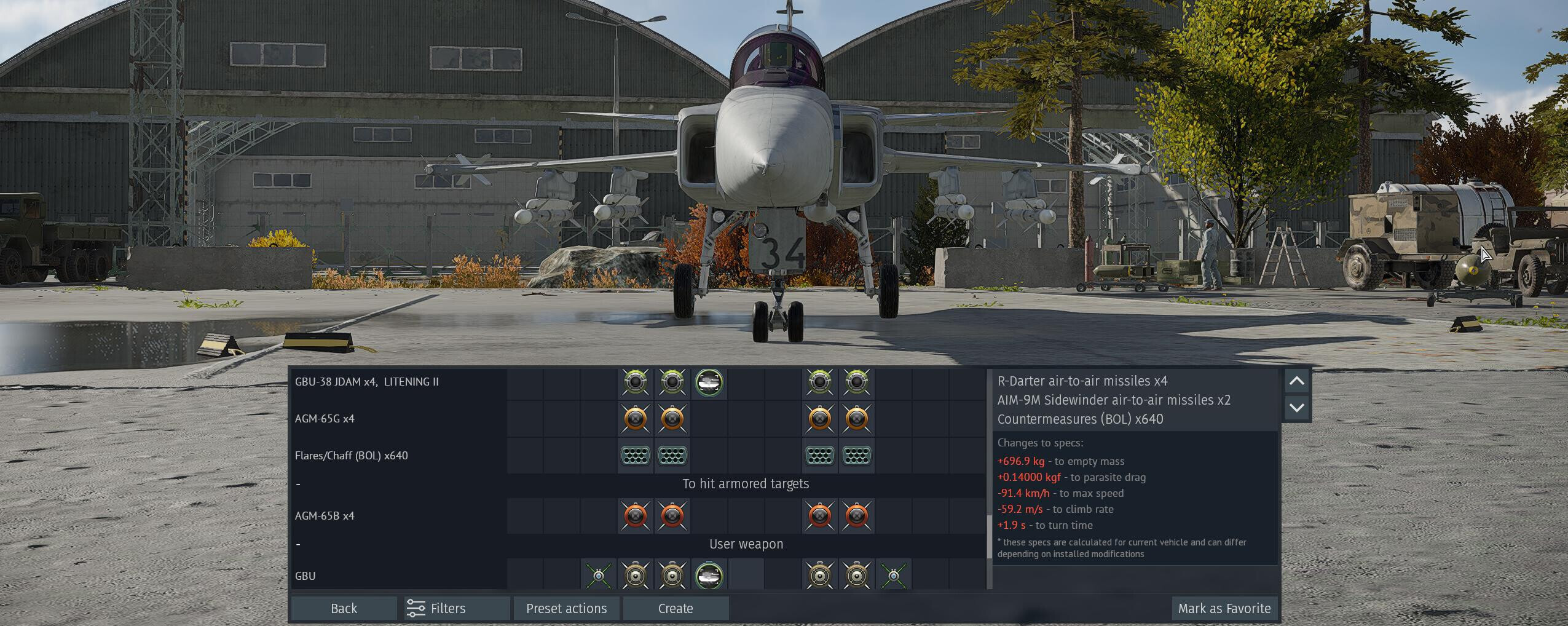Open Preset actions menu
The height and width of the screenshot is (626, 1568).
pos(566,608)
